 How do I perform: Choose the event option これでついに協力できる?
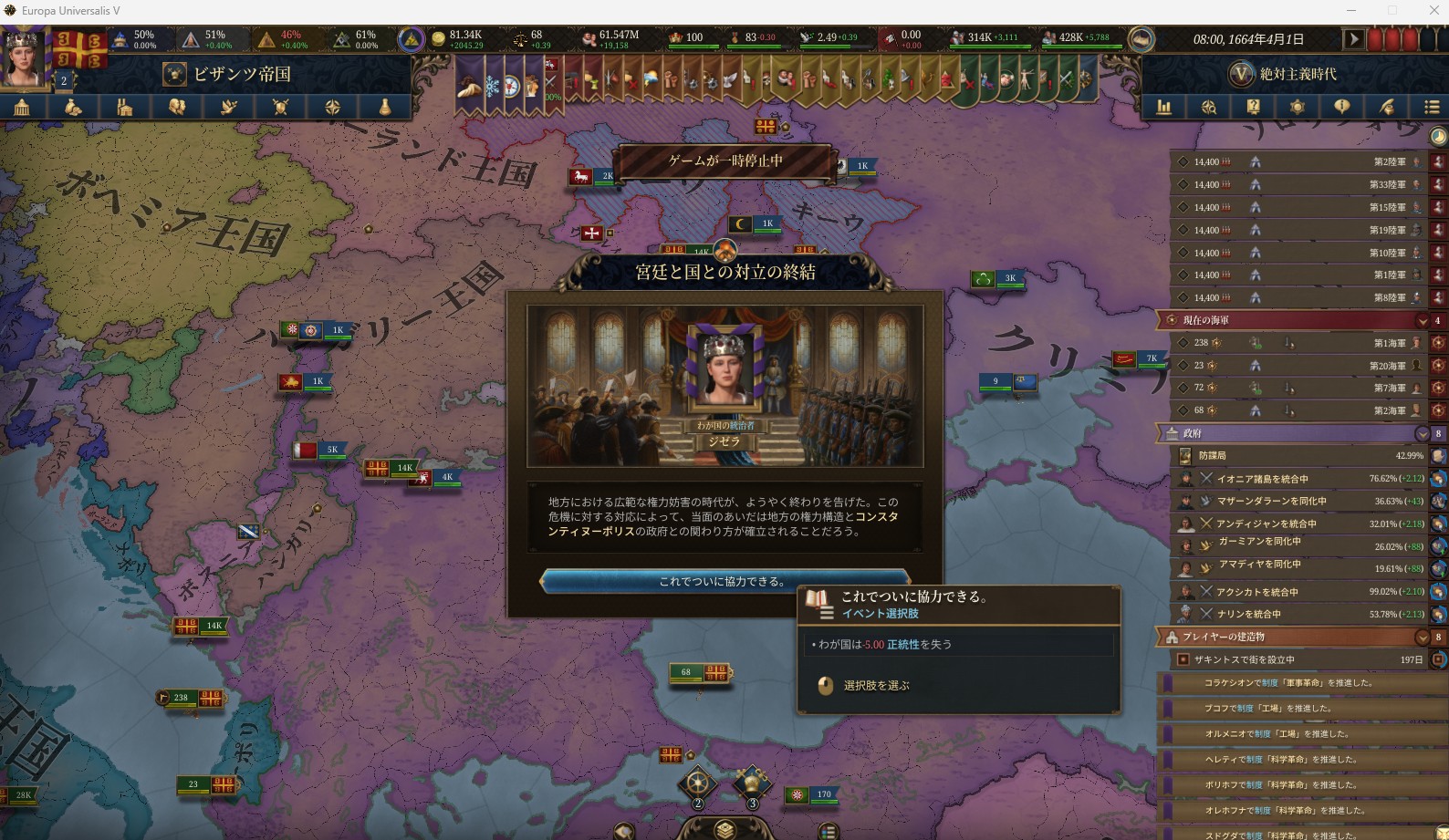[x=724, y=581]
